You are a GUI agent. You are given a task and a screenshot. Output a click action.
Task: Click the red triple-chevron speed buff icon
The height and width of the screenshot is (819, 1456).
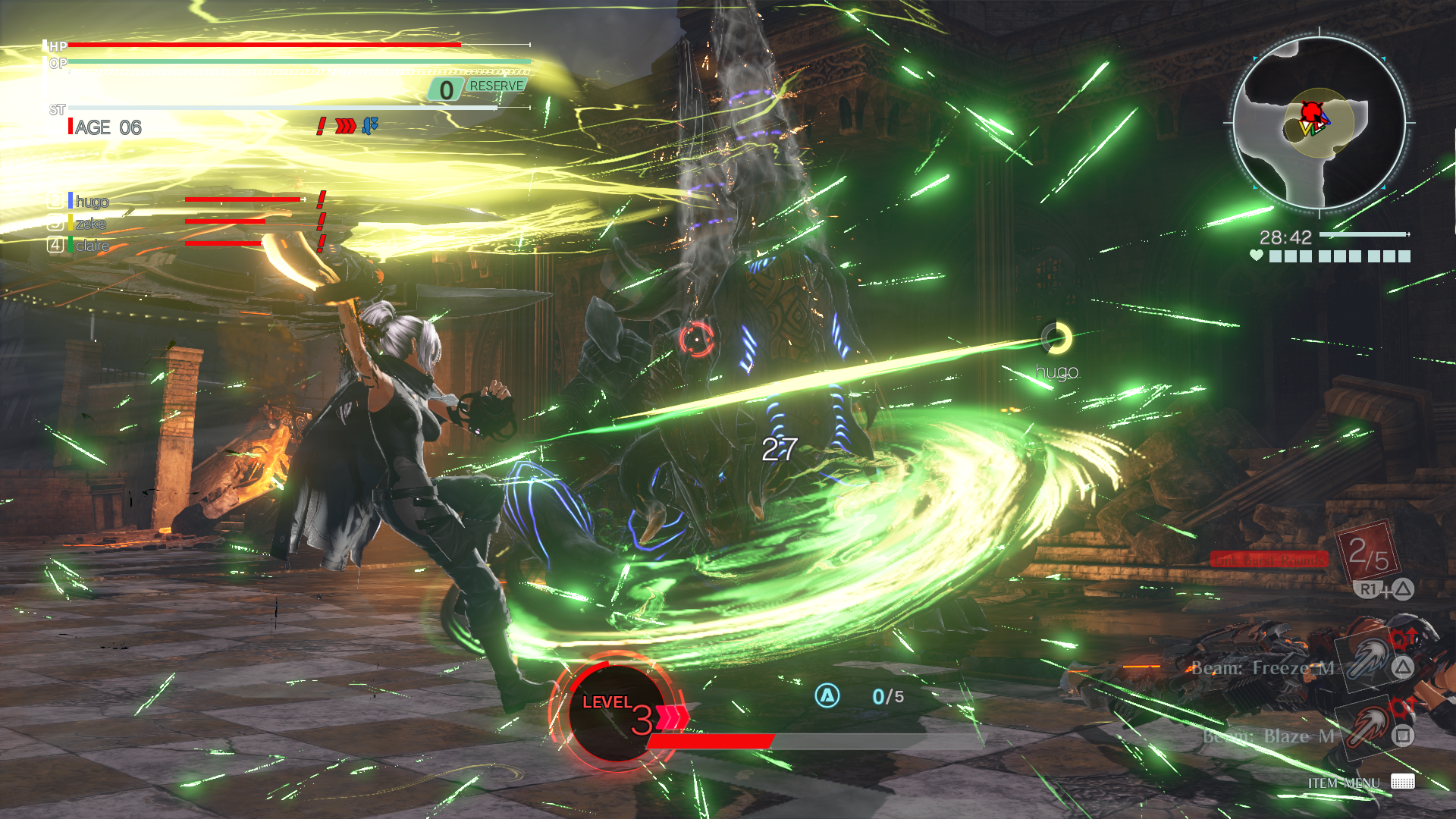346,126
